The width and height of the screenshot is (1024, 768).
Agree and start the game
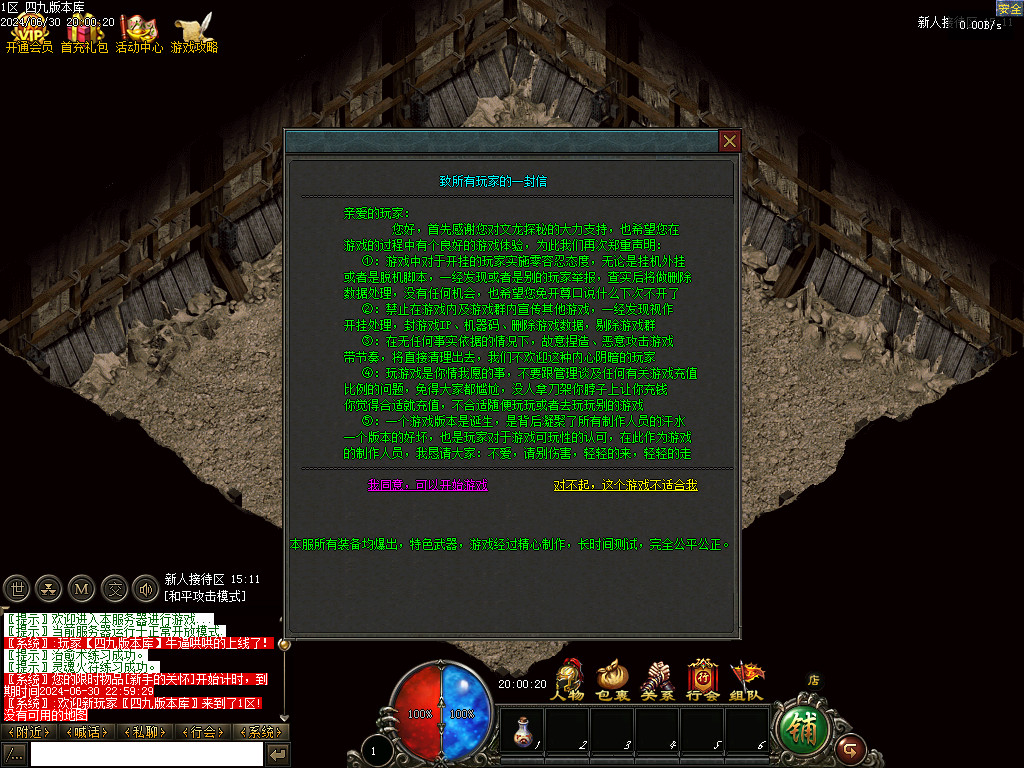pyautogui.click(x=428, y=485)
